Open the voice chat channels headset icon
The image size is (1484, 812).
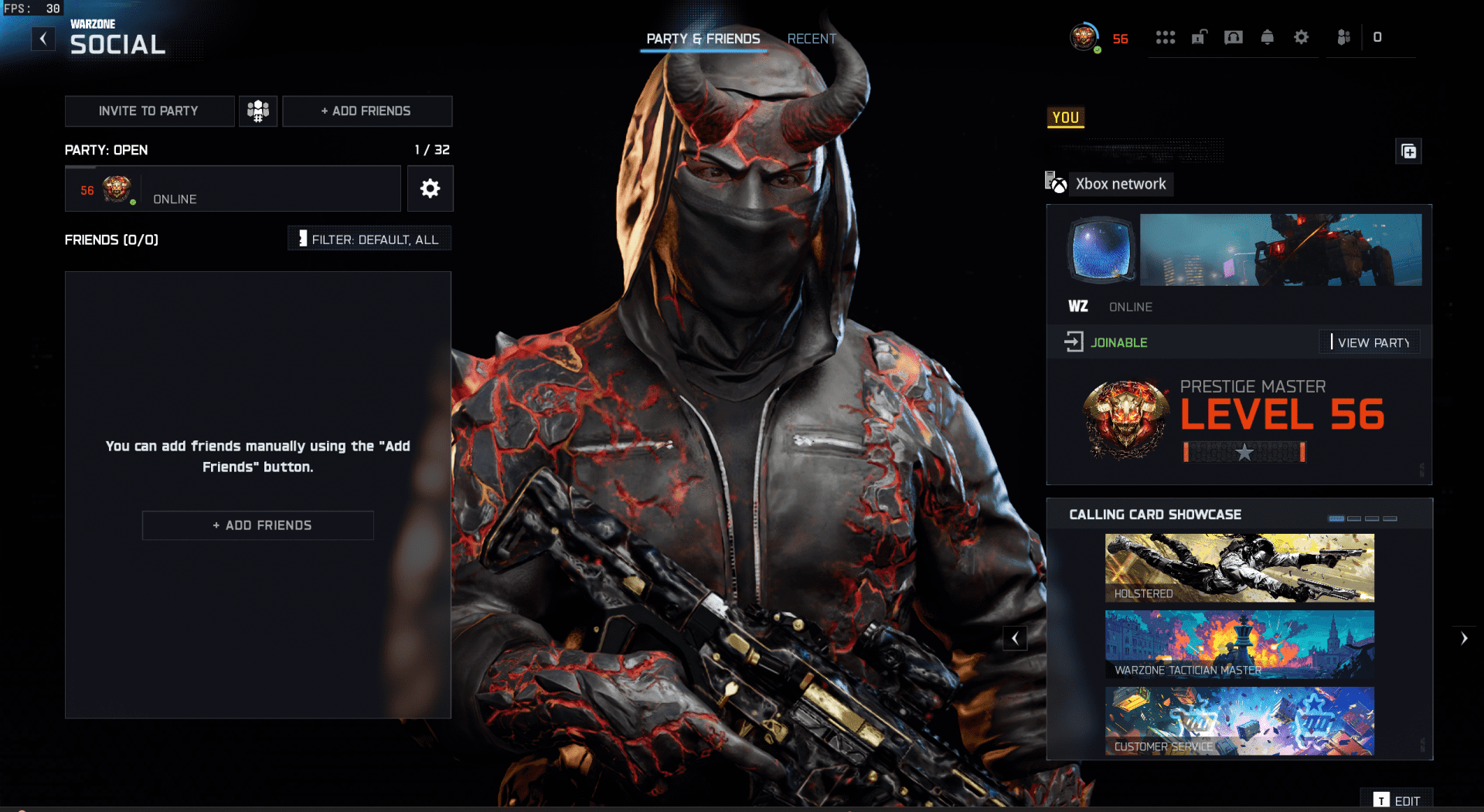(x=1234, y=37)
